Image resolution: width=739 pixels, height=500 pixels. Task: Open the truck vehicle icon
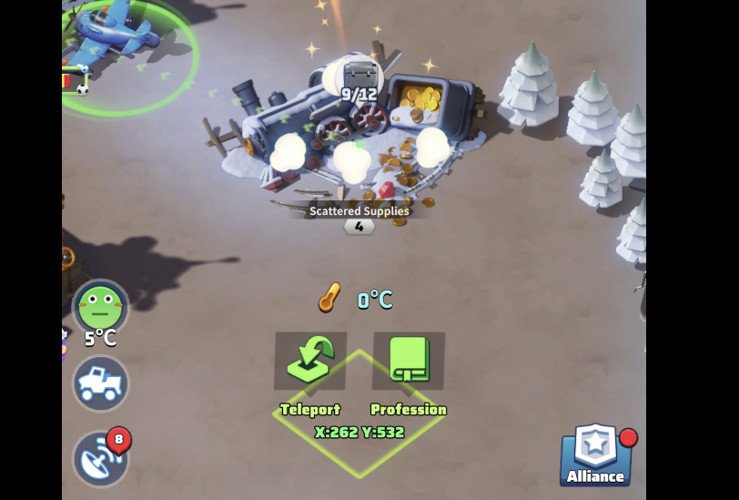(101, 384)
